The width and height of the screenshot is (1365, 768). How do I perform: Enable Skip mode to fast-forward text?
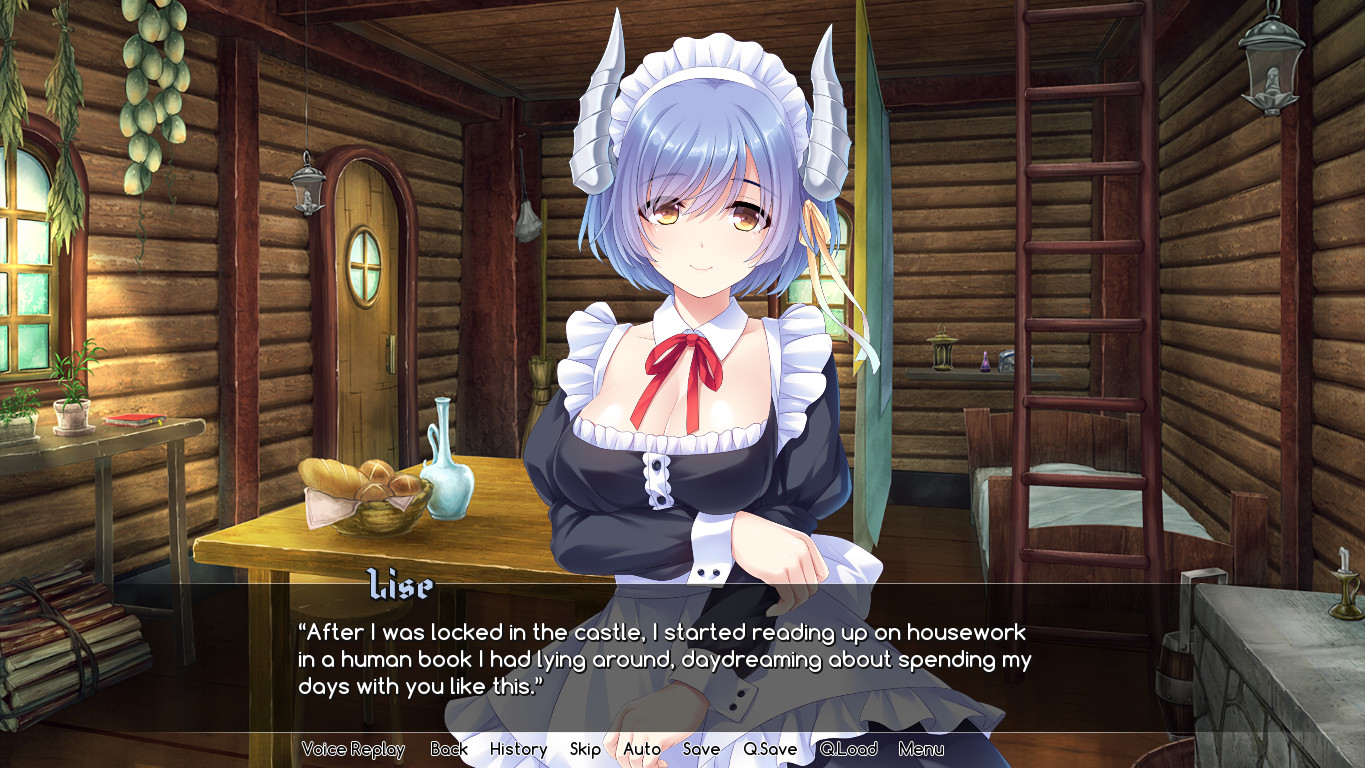584,749
